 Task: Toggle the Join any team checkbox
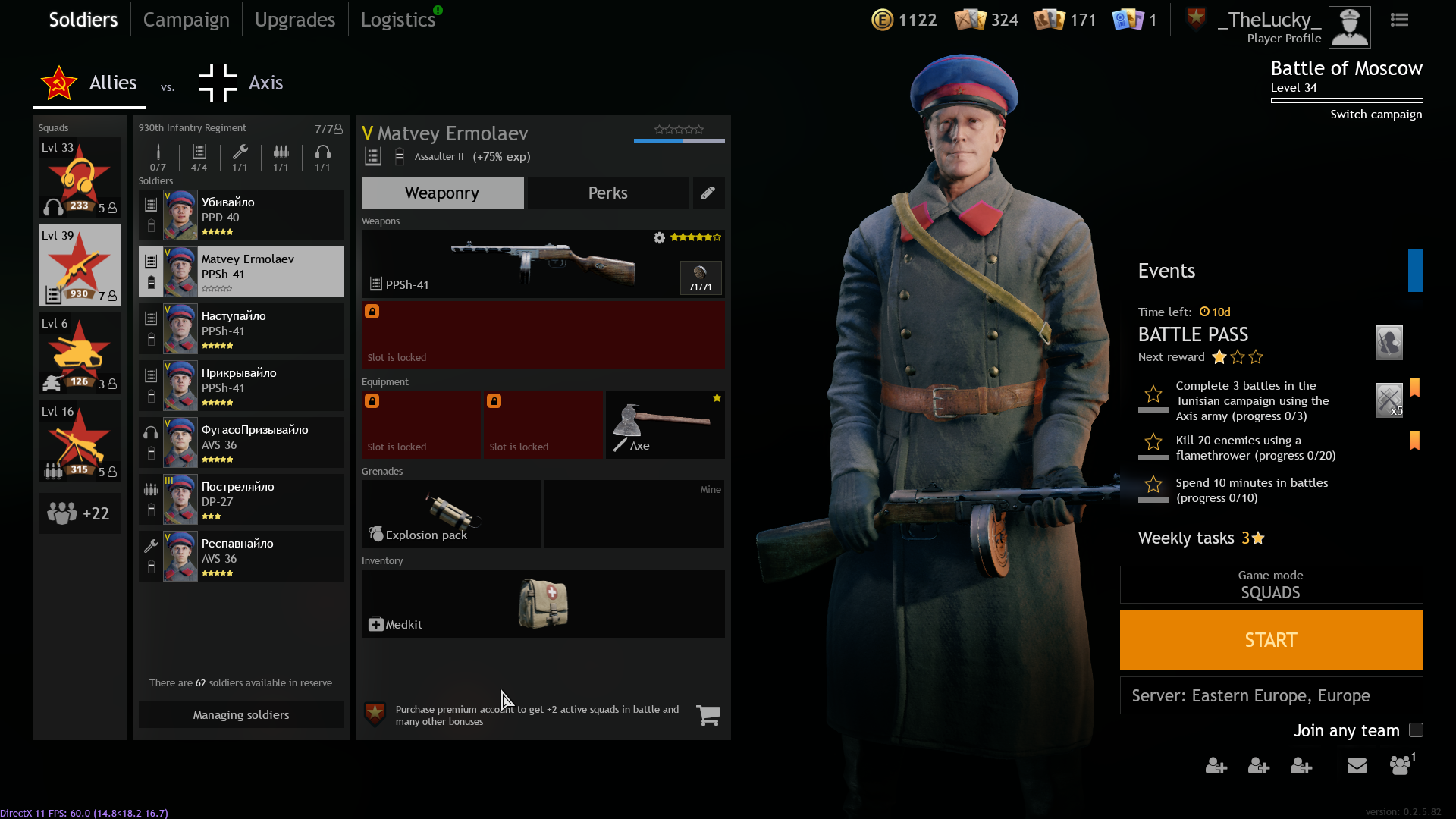pos(1416,730)
